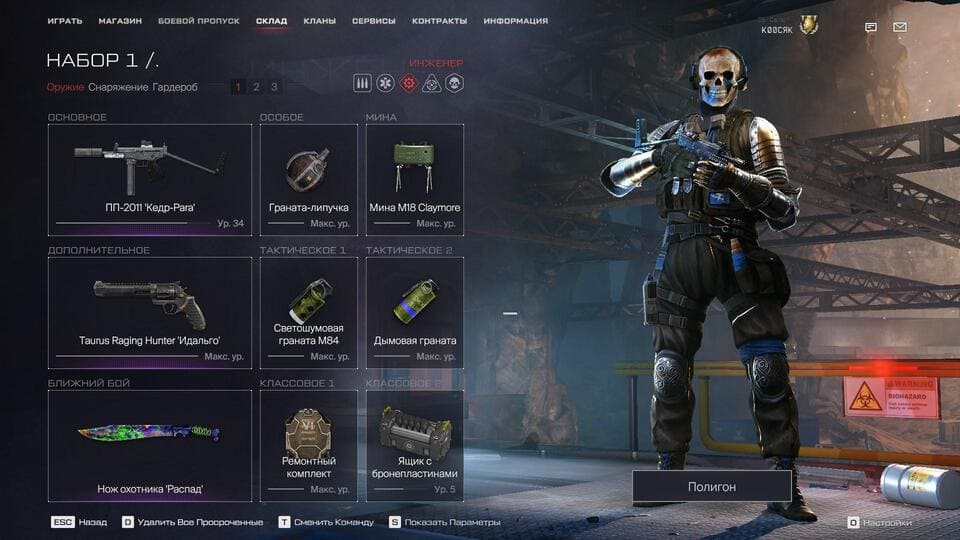The image size is (960, 540).
Task: Open the Боевой пропуск page
Action: (198, 21)
